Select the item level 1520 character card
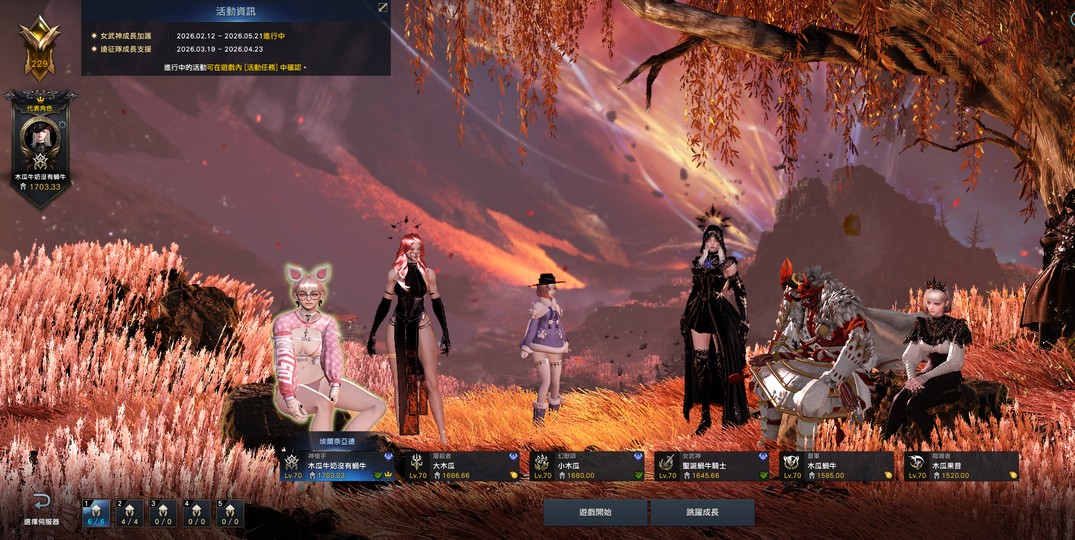The height and width of the screenshot is (540, 1075). coord(962,466)
